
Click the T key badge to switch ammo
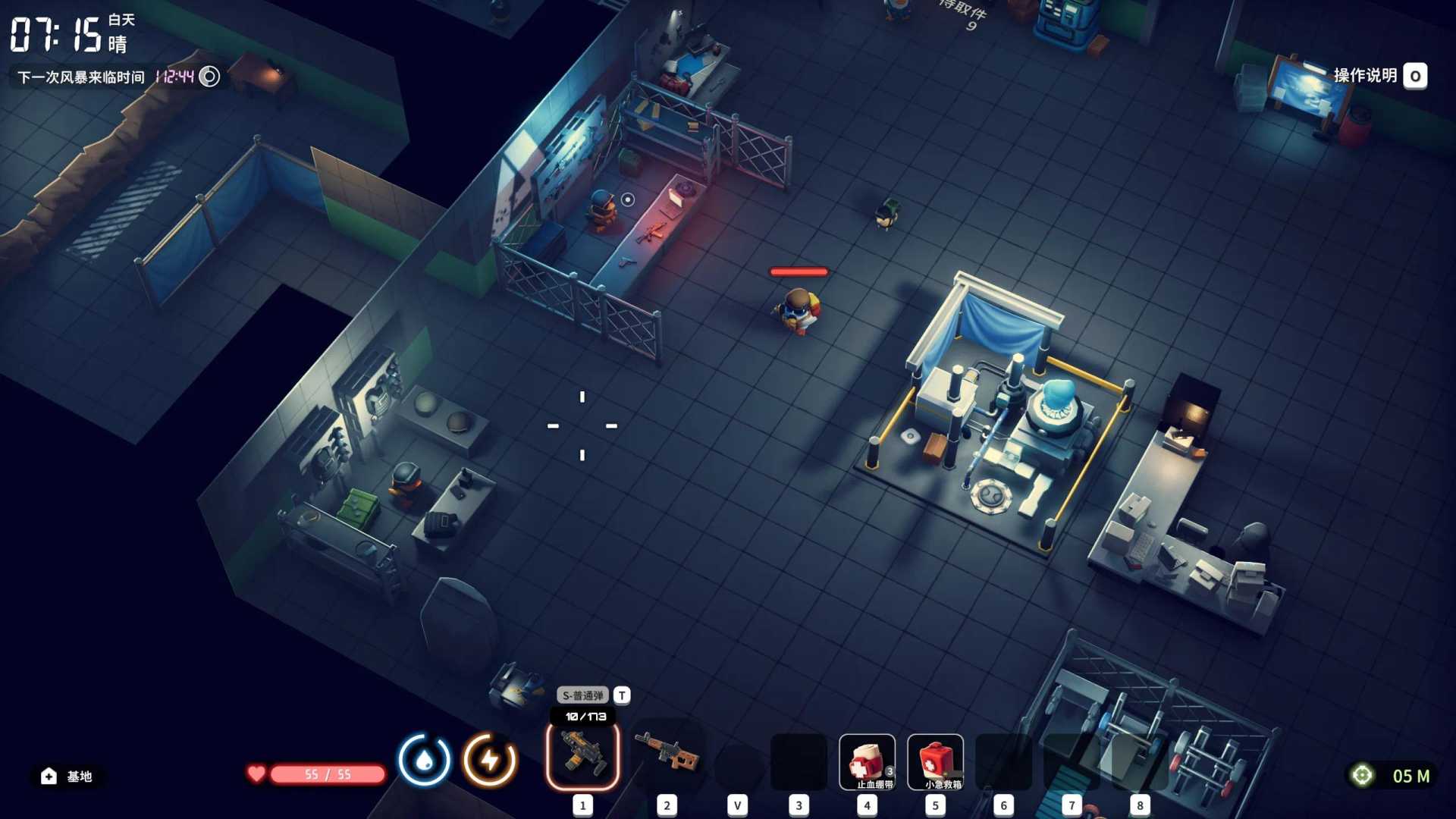point(622,695)
